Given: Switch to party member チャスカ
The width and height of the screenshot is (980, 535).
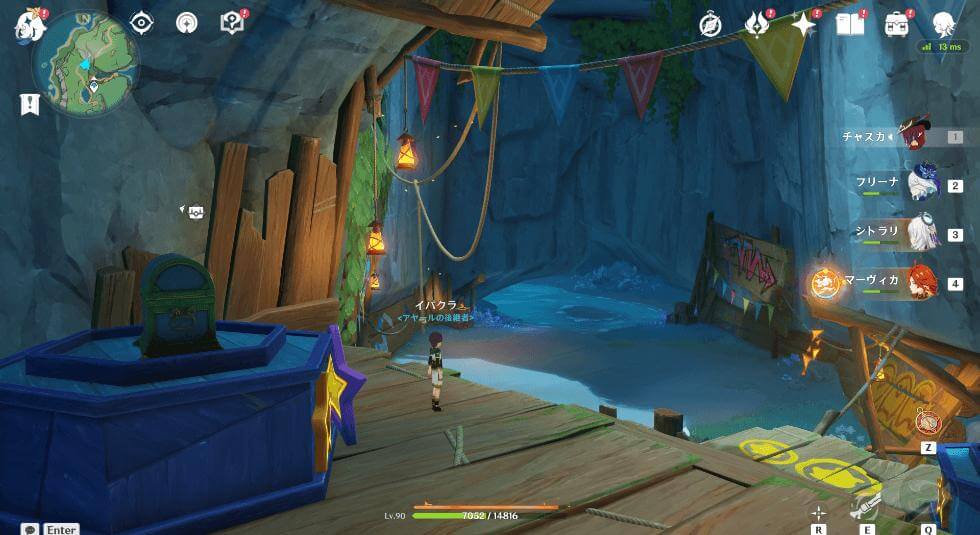Looking at the screenshot, I should pyautogui.click(x=917, y=136).
